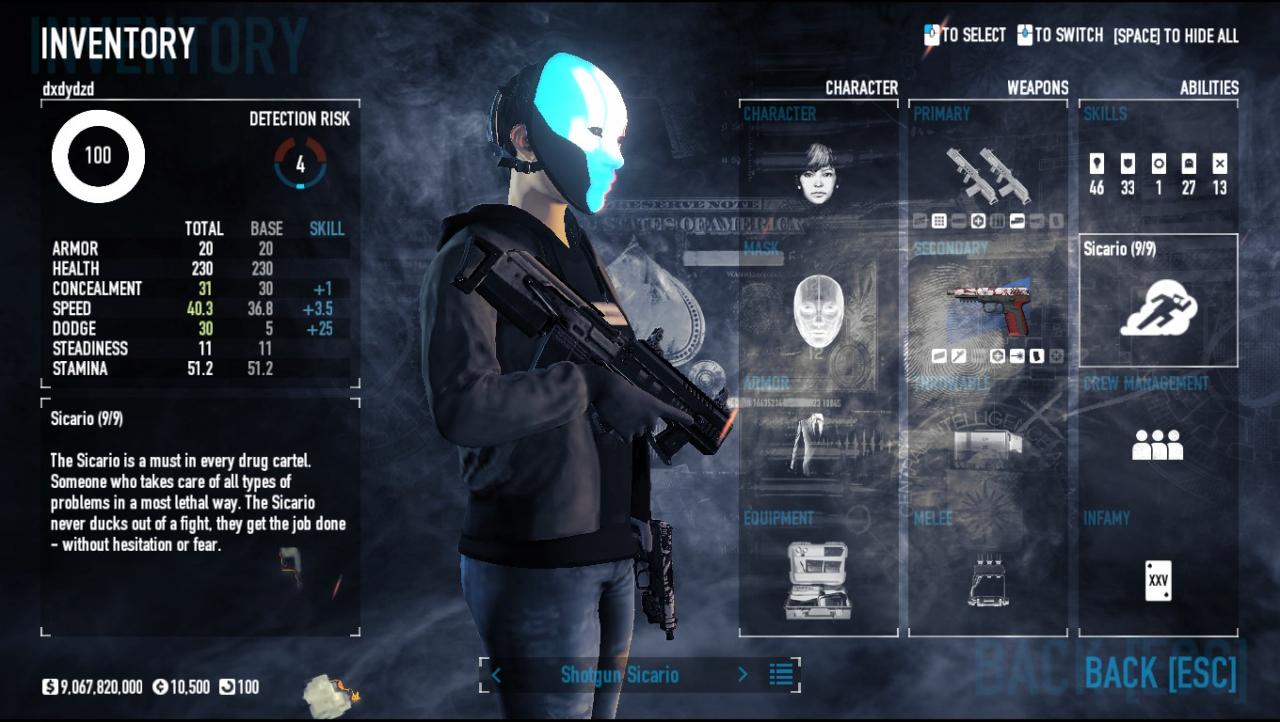
Task: Click the Shotgun Sicario profile name
Action: click(x=619, y=675)
